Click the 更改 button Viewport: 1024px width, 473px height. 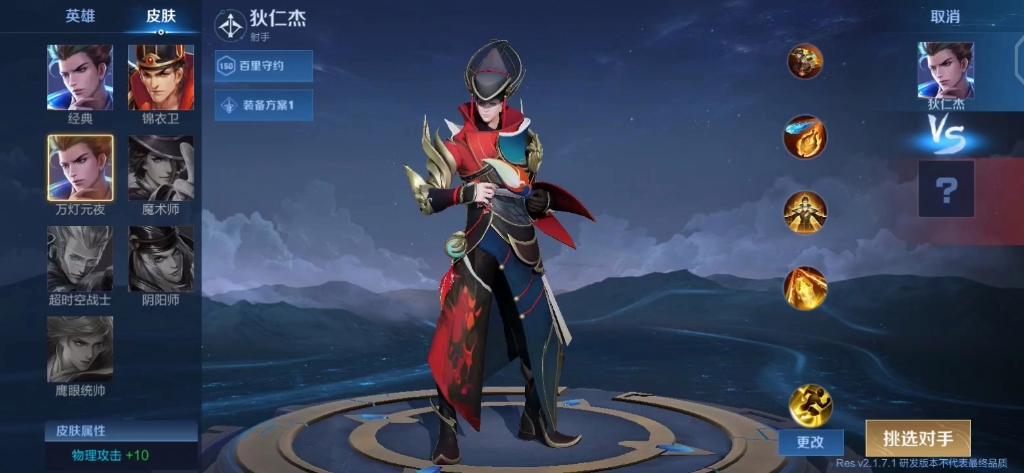click(x=810, y=441)
